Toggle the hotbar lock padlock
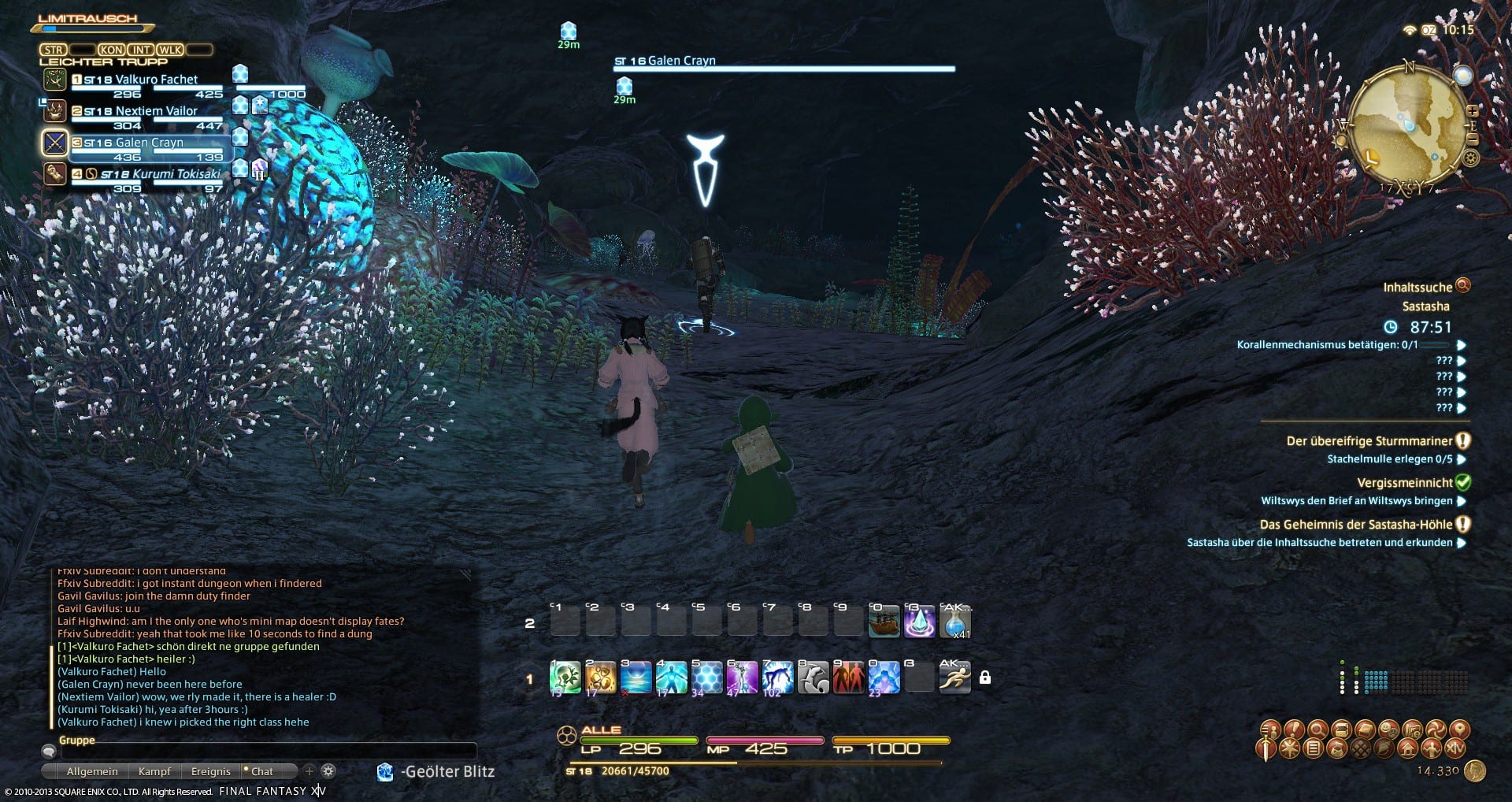 (x=984, y=678)
